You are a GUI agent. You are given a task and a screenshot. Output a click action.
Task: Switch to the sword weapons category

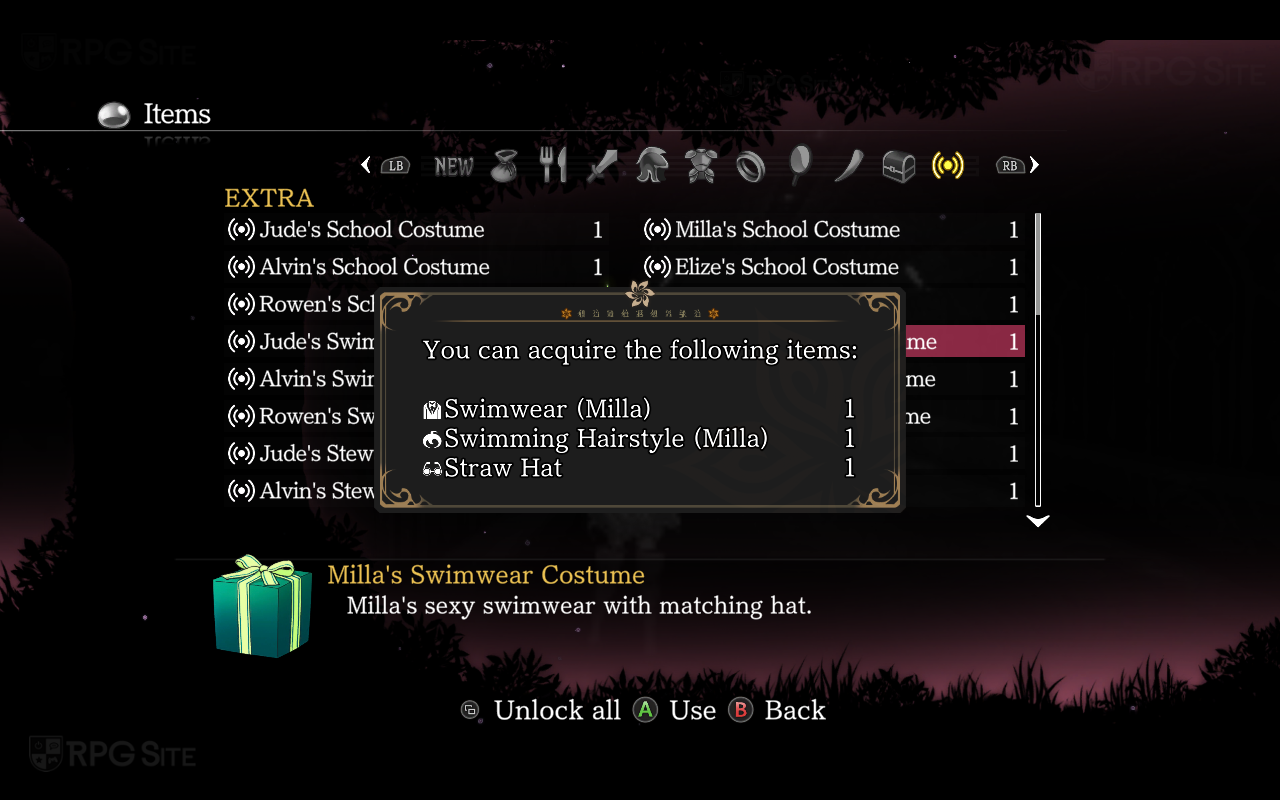coord(601,166)
